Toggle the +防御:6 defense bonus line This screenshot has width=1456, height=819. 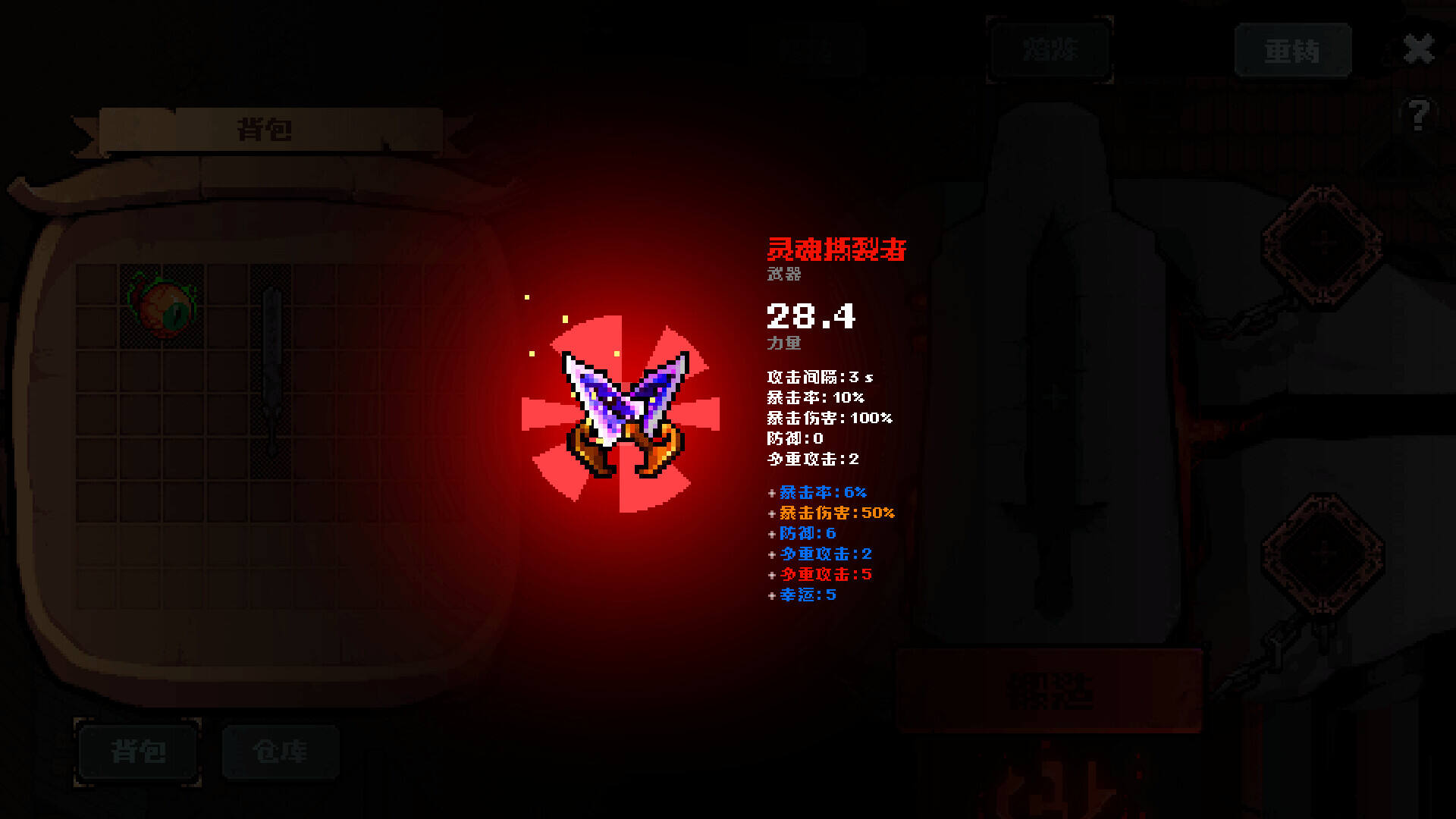coord(802,534)
